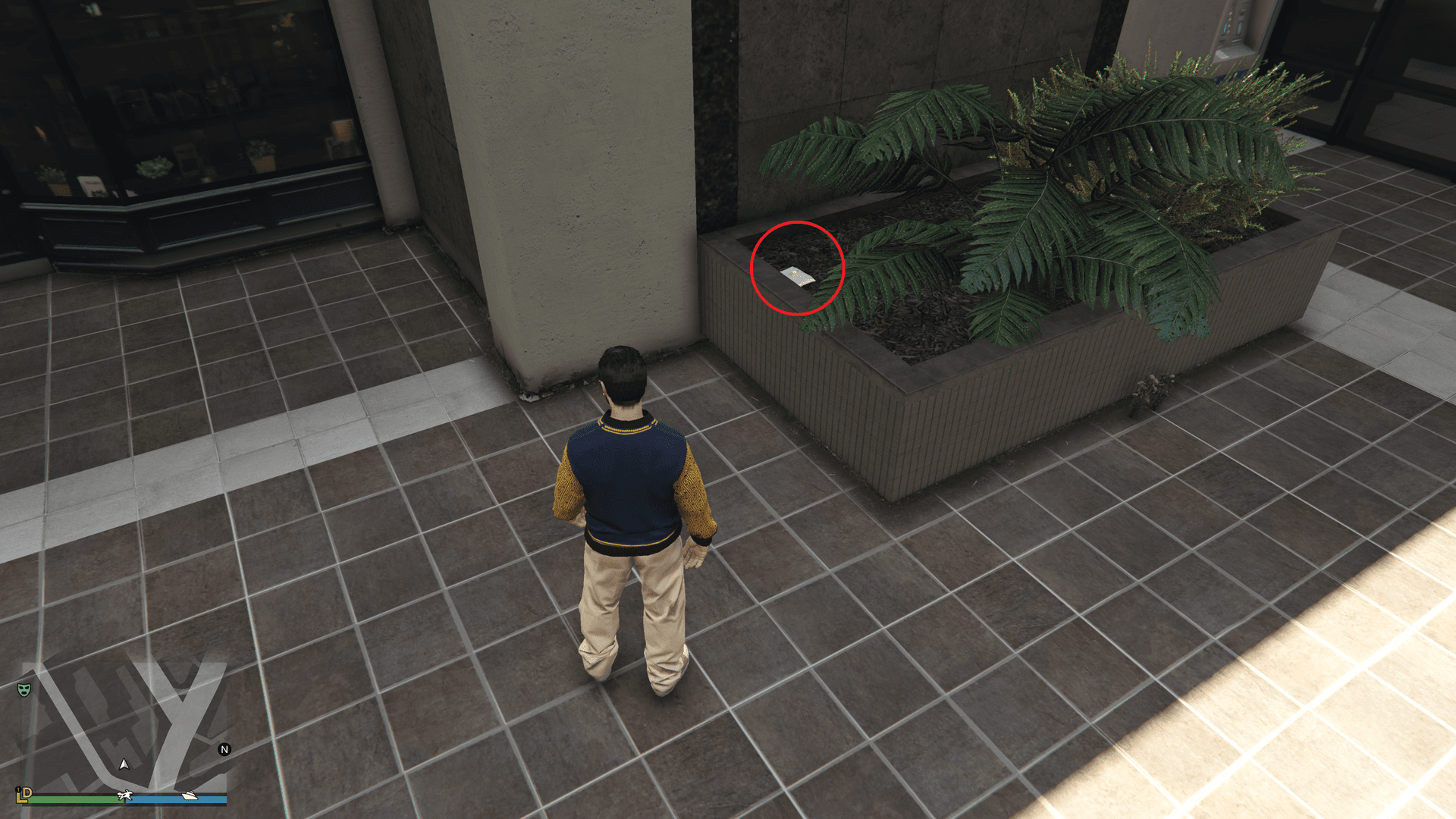Click the running figure icon on the stat bar
This screenshot has width=1456, height=819.
click(x=125, y=795)
